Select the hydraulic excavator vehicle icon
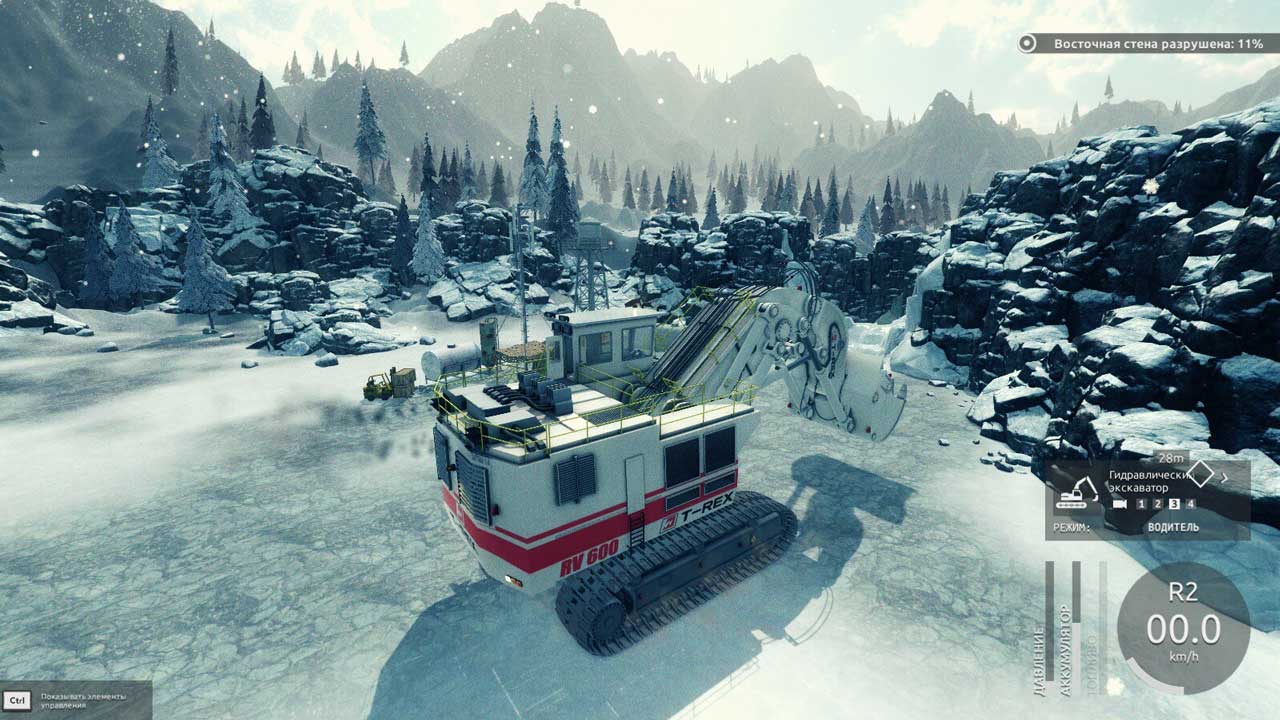 click(1077, 492)
